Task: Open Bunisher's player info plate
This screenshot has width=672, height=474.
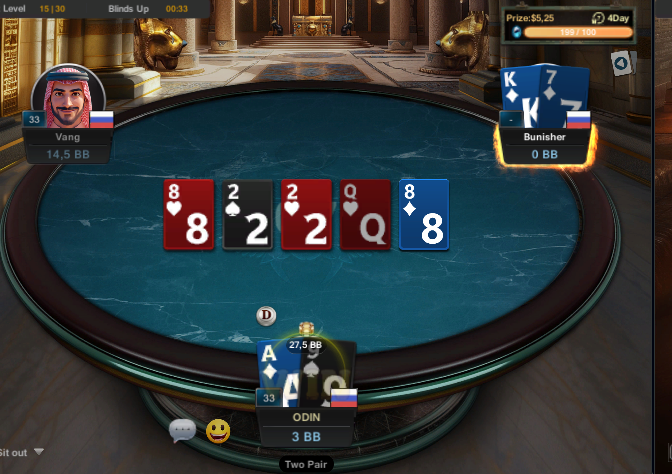Action: pyautogui.click(x=544, y=145)
